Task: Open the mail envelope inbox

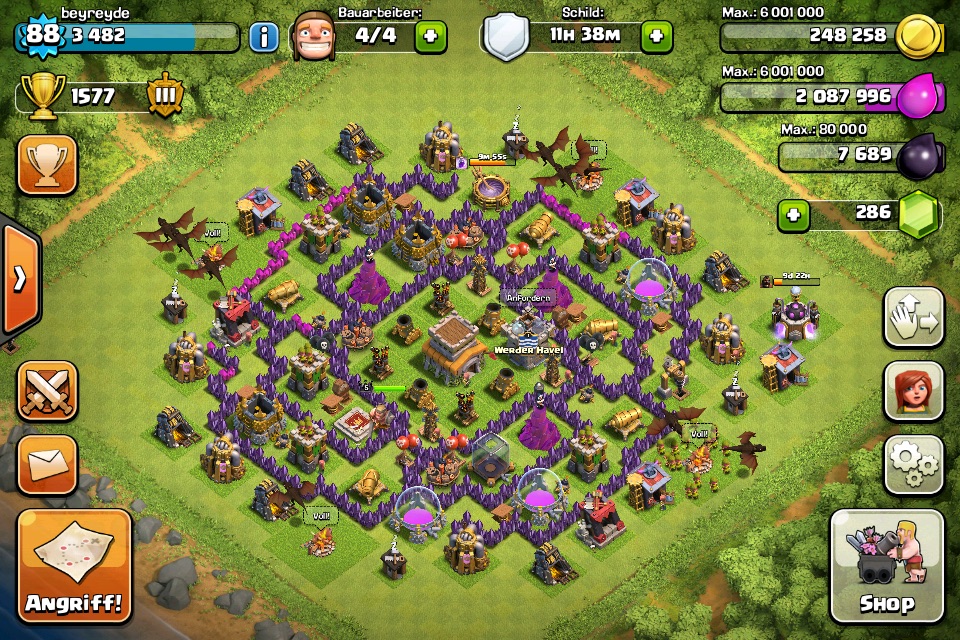Action: pyautogui.click(x=47, y=464)
